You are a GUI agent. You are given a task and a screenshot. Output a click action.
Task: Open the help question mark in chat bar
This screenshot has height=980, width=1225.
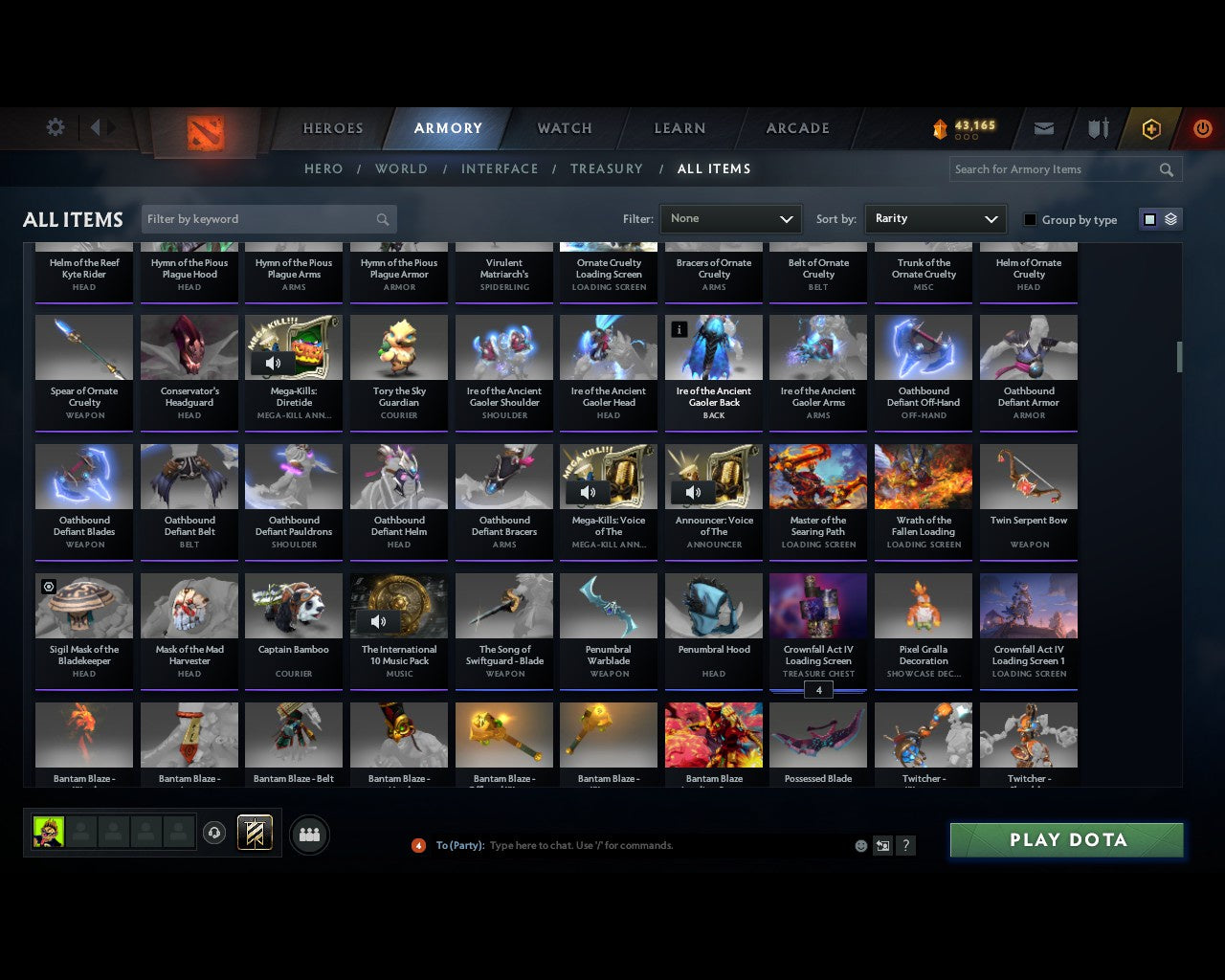tap(905, 845)
